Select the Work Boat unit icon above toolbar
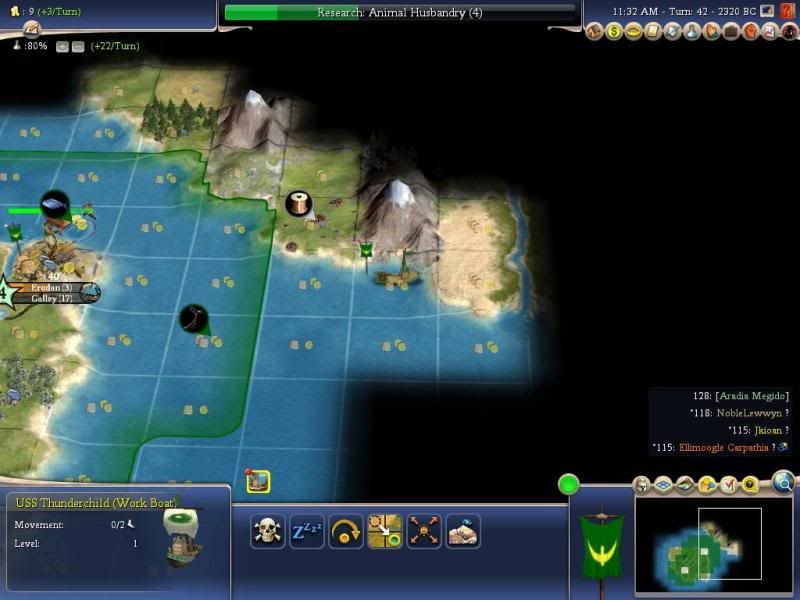 [x=258, y=481]
